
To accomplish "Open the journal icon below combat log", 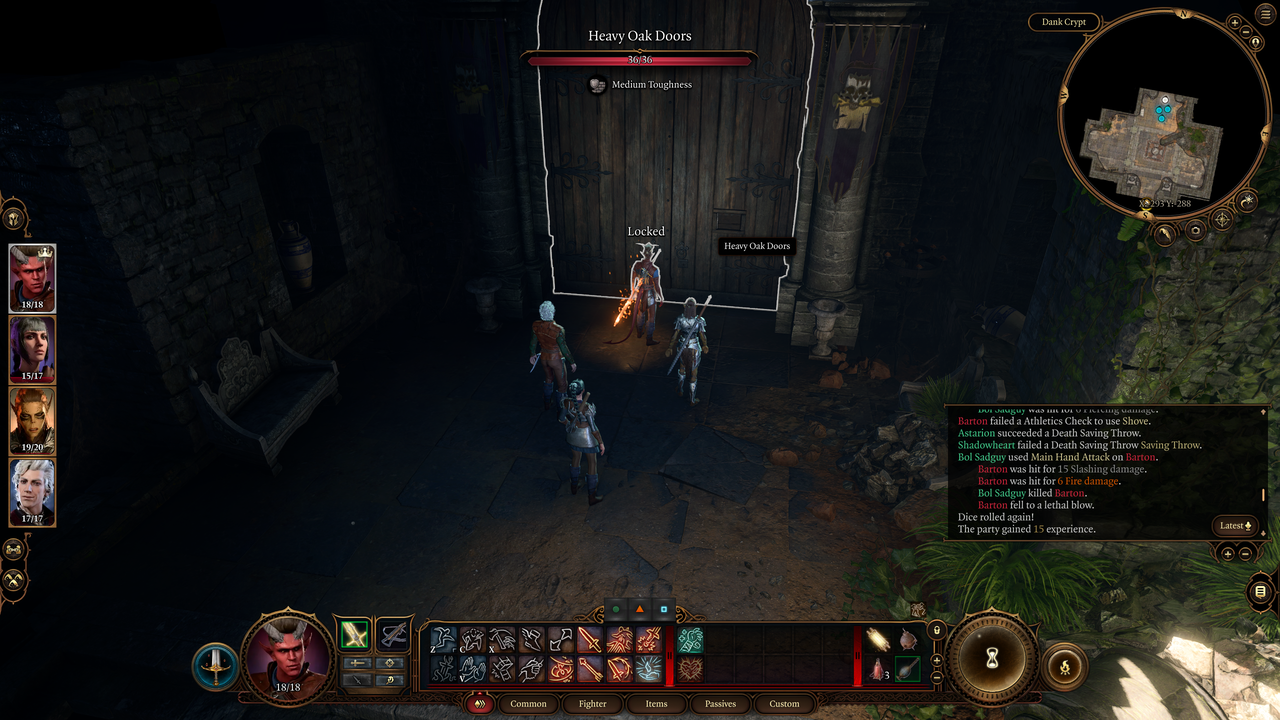I will click(x=1259, y=592).
